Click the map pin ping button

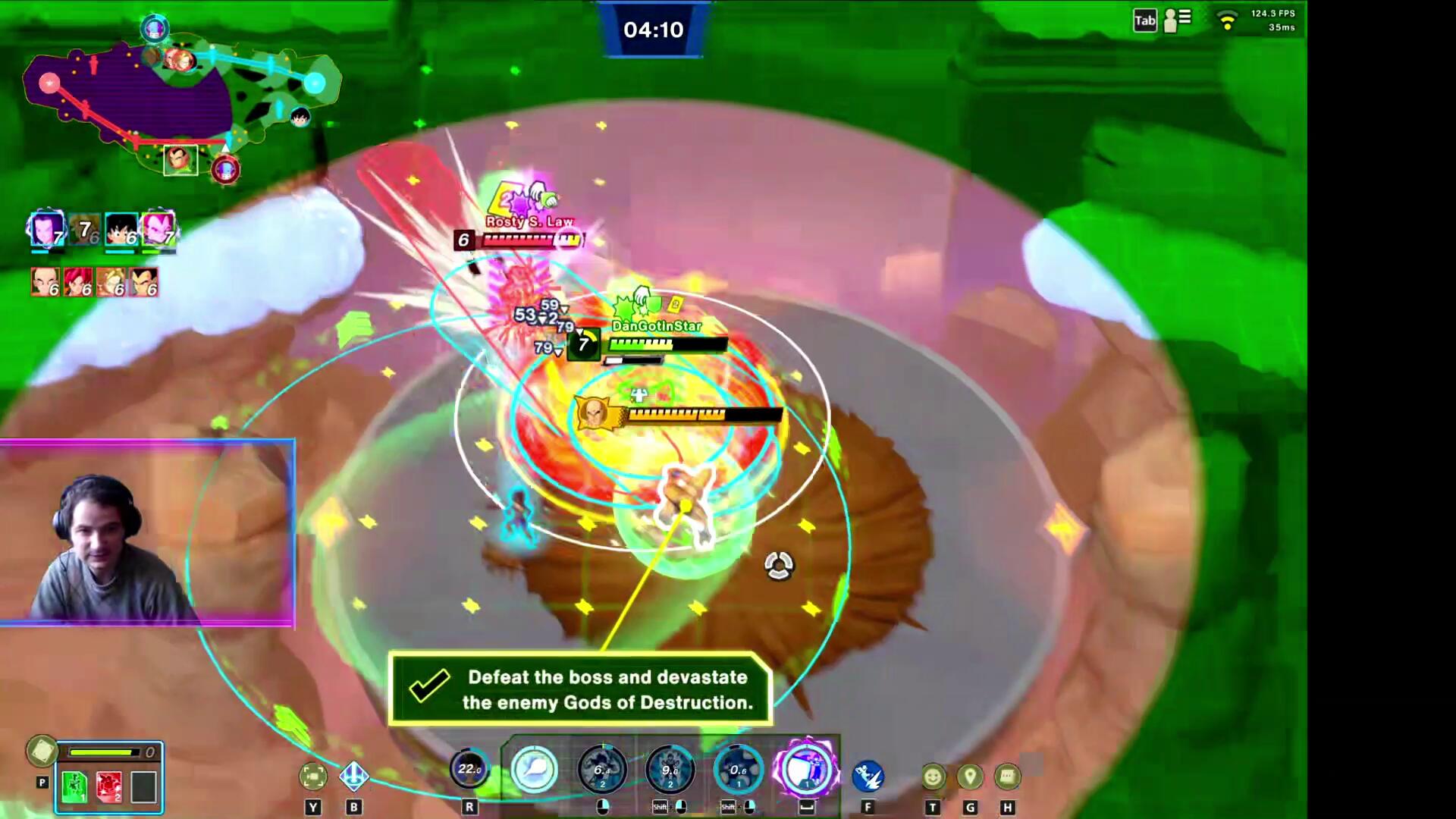[x=970, y=777]
